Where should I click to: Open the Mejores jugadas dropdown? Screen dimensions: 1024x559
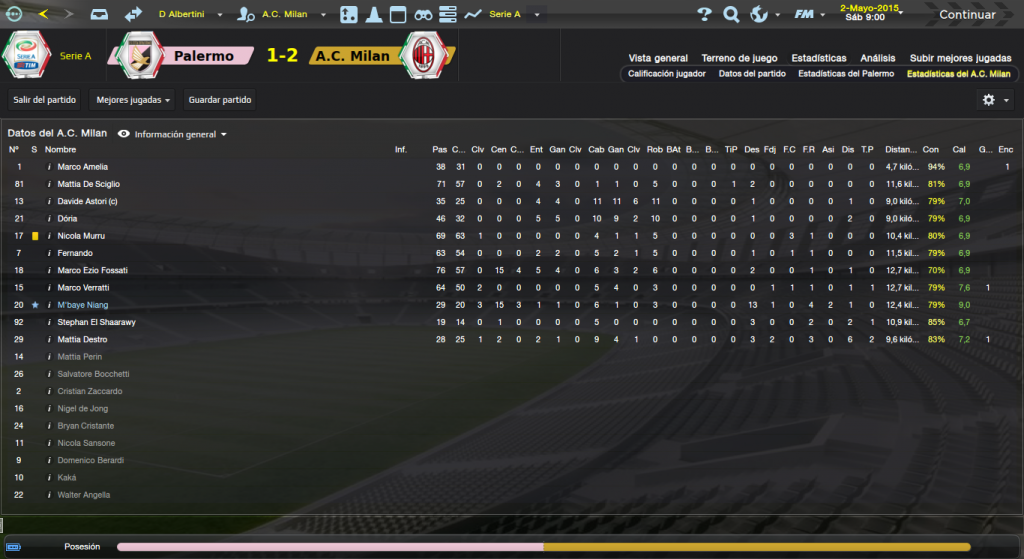click(131, 100)
